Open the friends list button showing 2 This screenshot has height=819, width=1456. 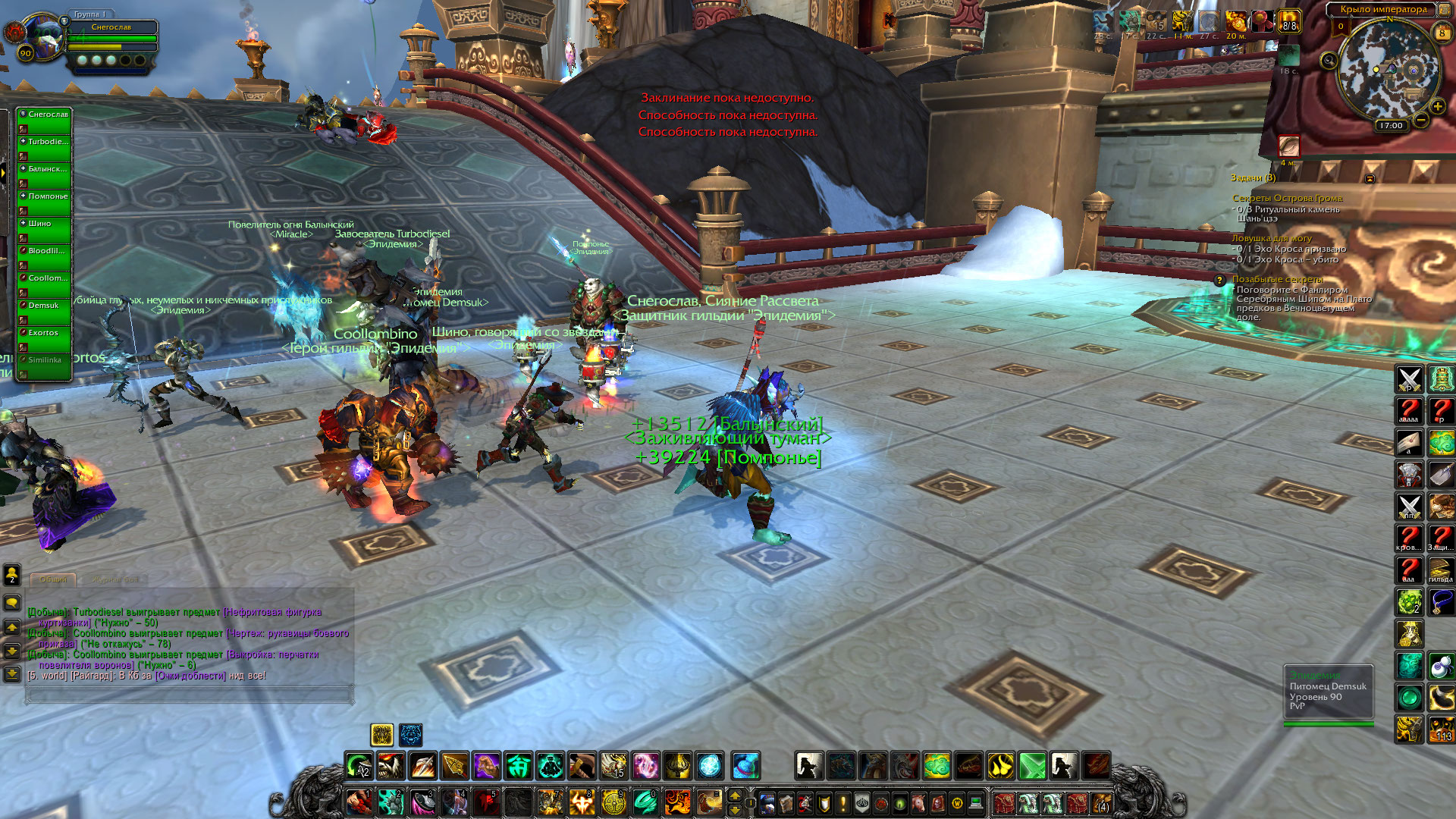click(12, 574)
